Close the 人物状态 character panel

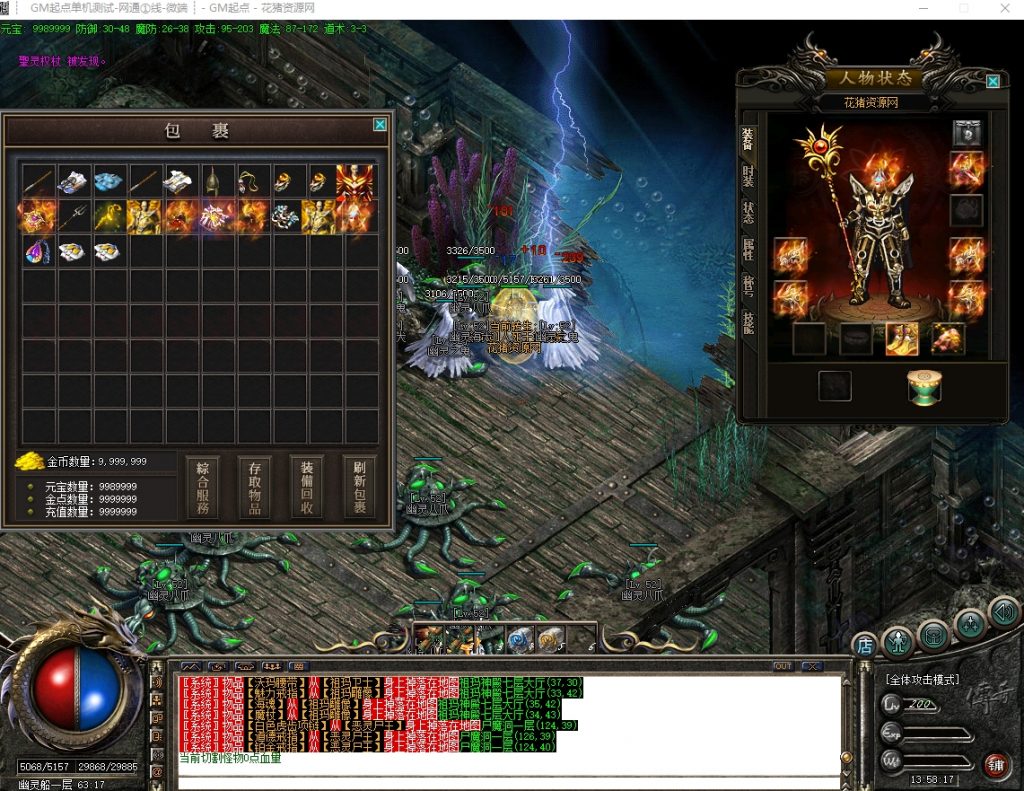992,81
